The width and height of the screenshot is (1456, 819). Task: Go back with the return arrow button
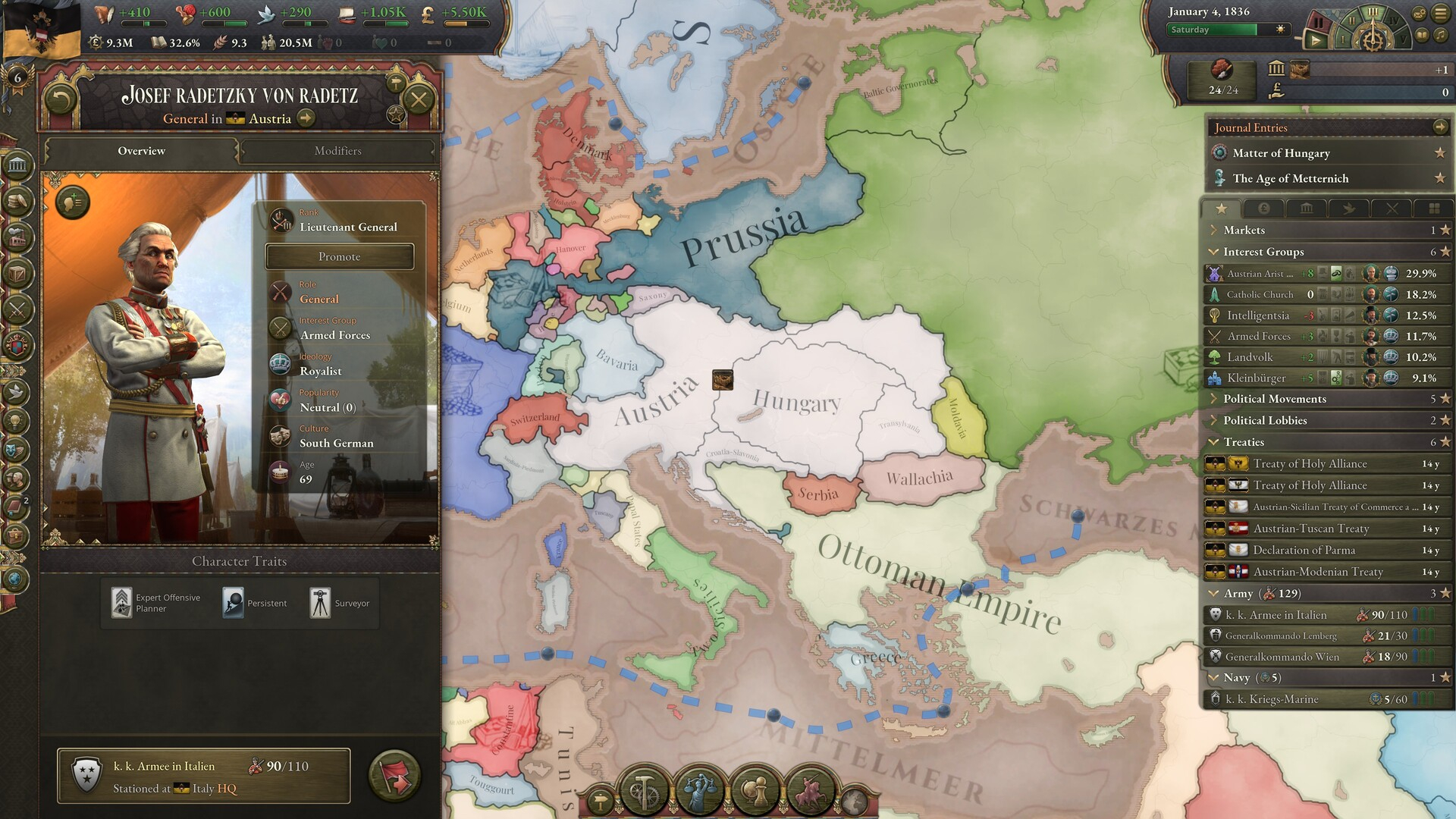pos(61,99)
